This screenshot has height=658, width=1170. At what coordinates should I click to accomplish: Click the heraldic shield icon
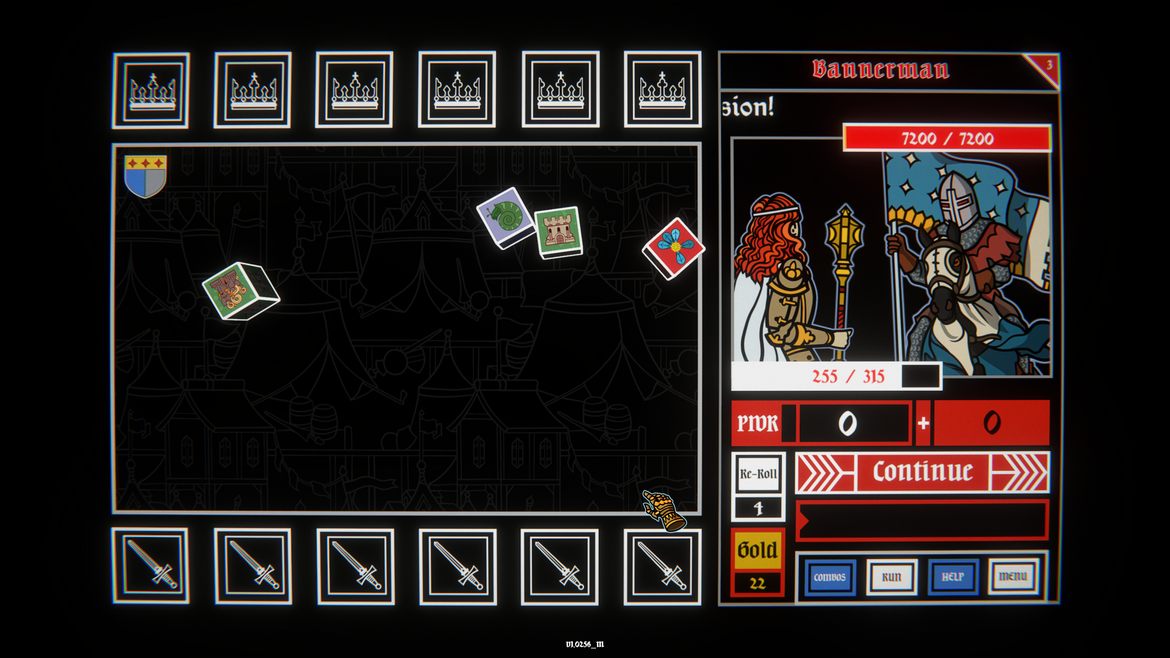[145, 175]
